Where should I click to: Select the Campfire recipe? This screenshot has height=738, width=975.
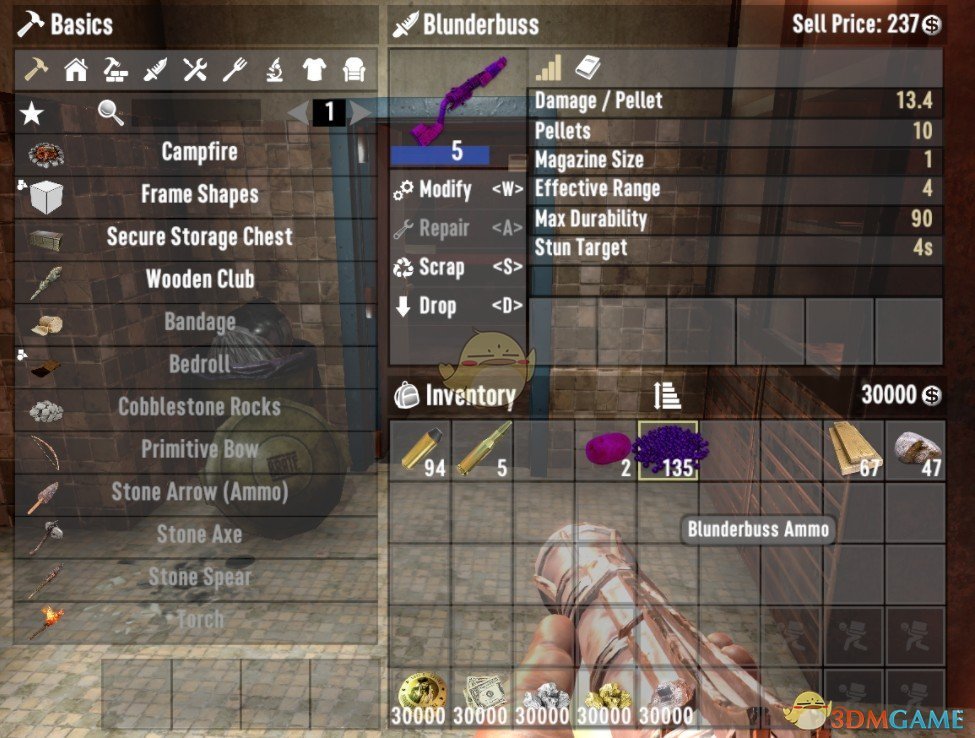click(199, 152)
